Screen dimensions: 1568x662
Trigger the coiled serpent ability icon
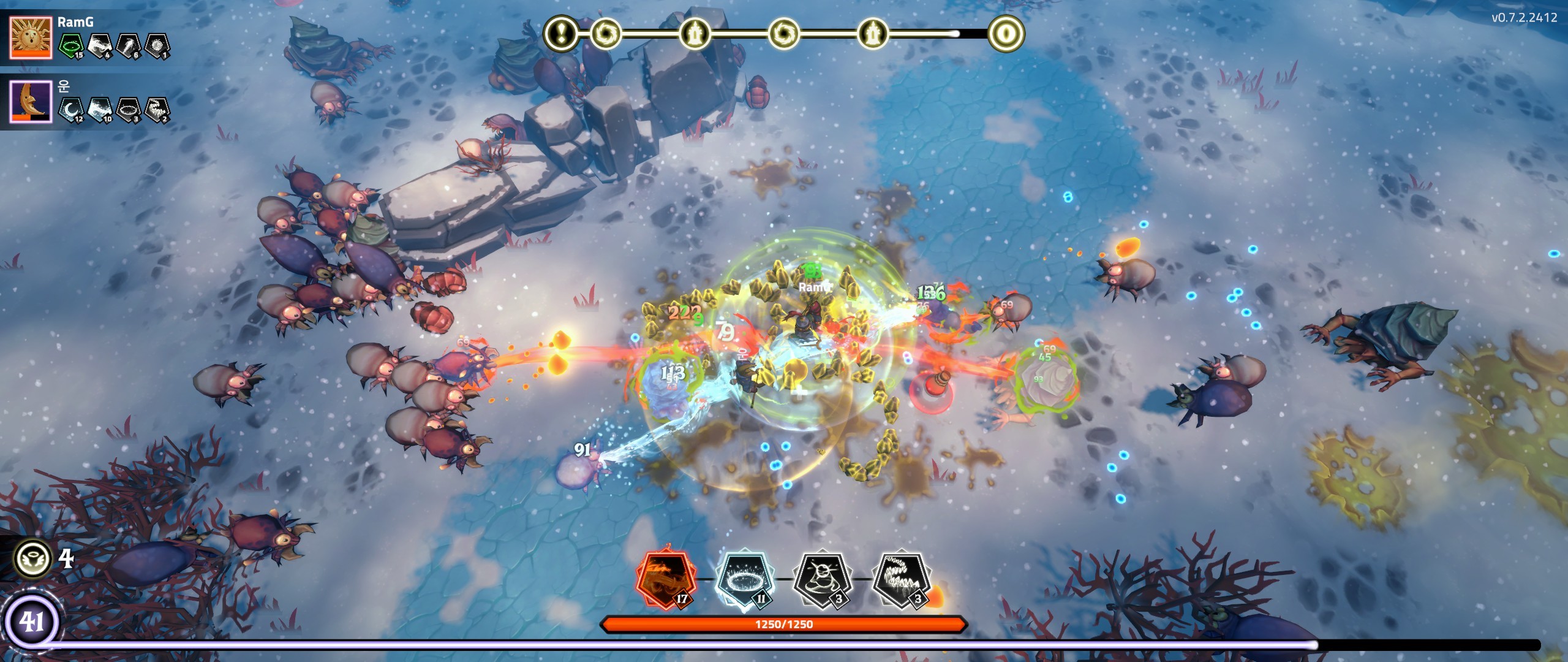click(x=823, y=579)
